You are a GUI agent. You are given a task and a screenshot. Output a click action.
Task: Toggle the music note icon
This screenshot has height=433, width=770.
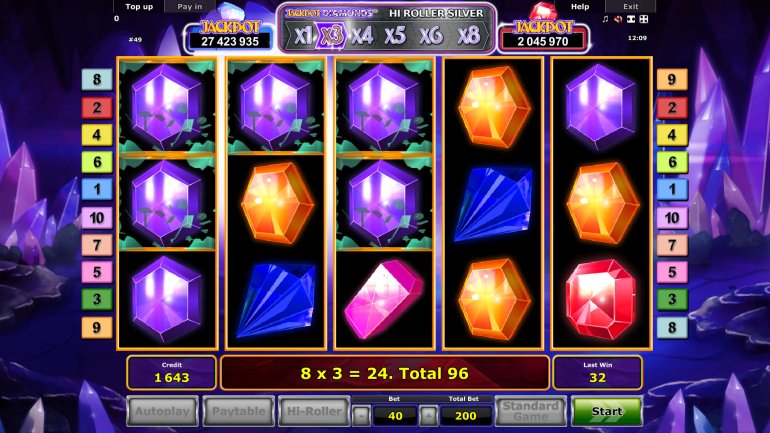pos(605,19)
